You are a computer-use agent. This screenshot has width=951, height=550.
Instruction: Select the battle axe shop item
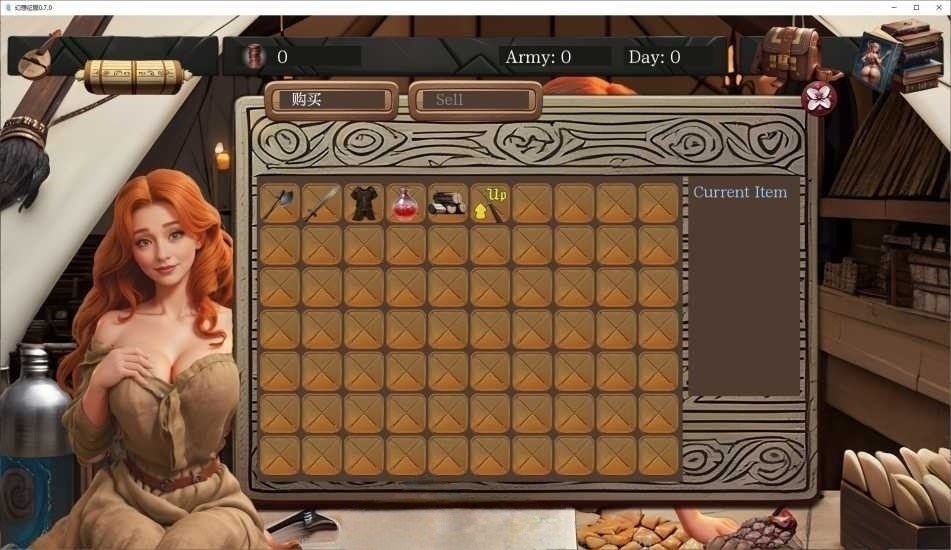280,203
